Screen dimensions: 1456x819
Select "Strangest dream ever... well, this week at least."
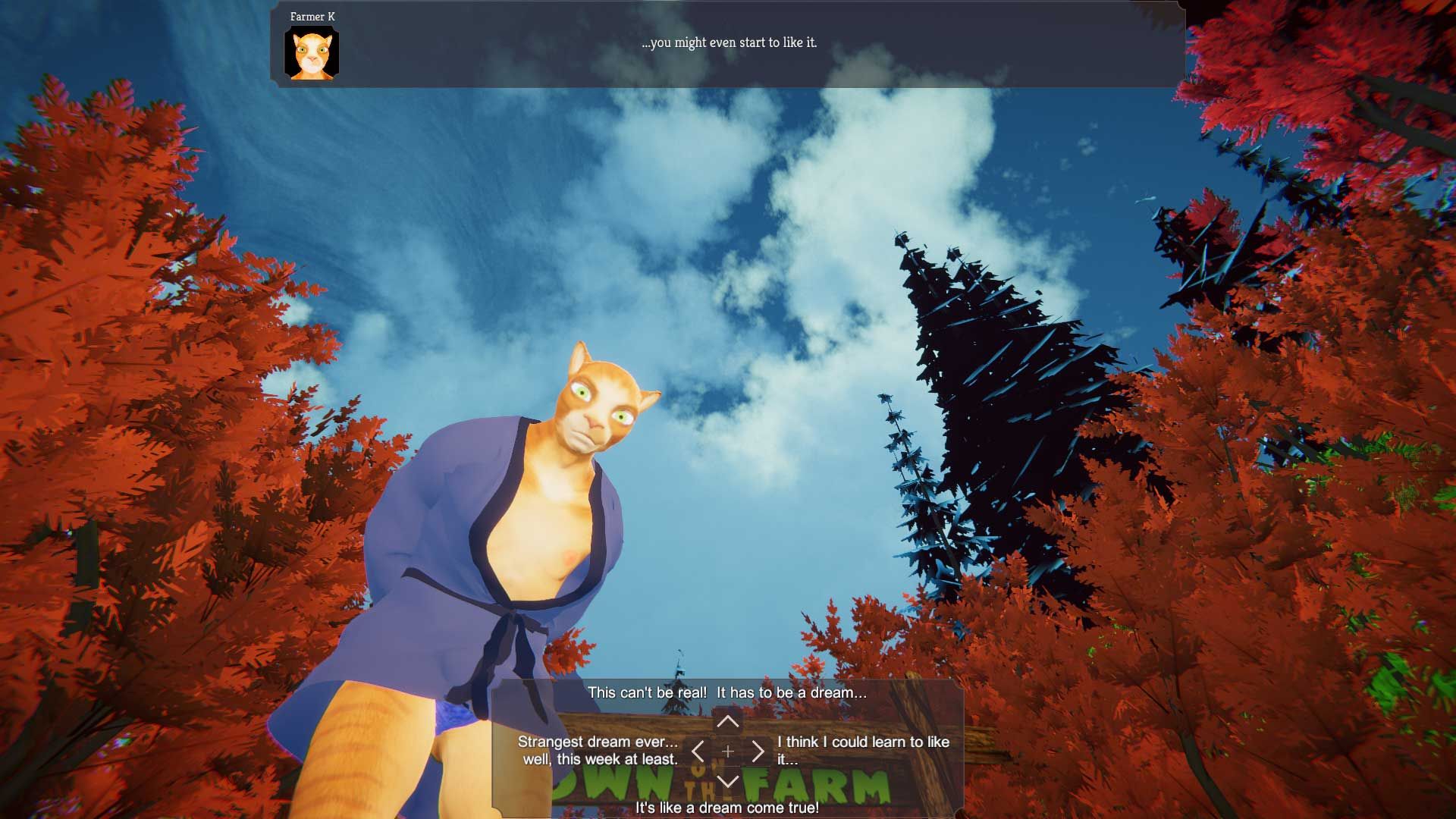tap(598, 751)
